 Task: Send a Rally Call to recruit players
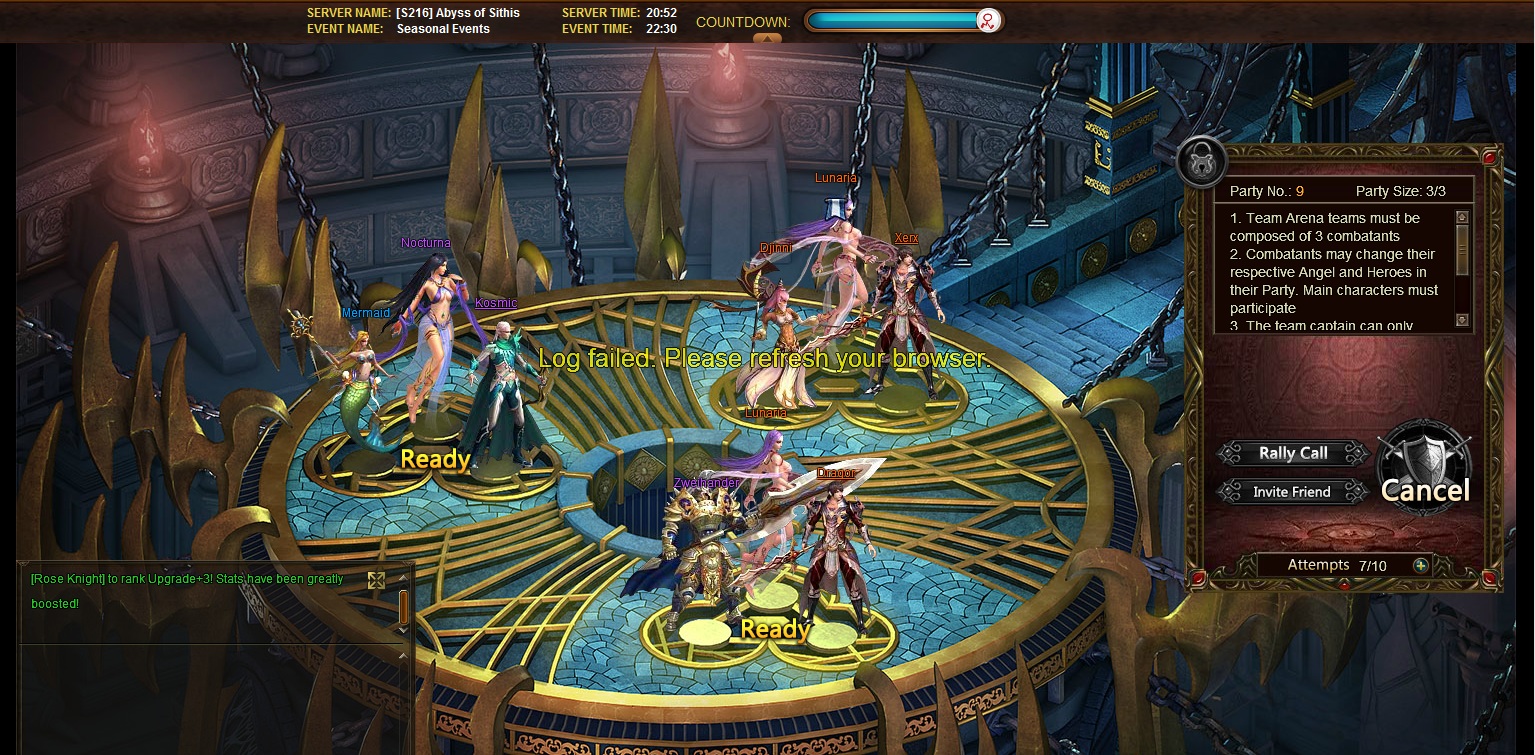[1293, 453]
